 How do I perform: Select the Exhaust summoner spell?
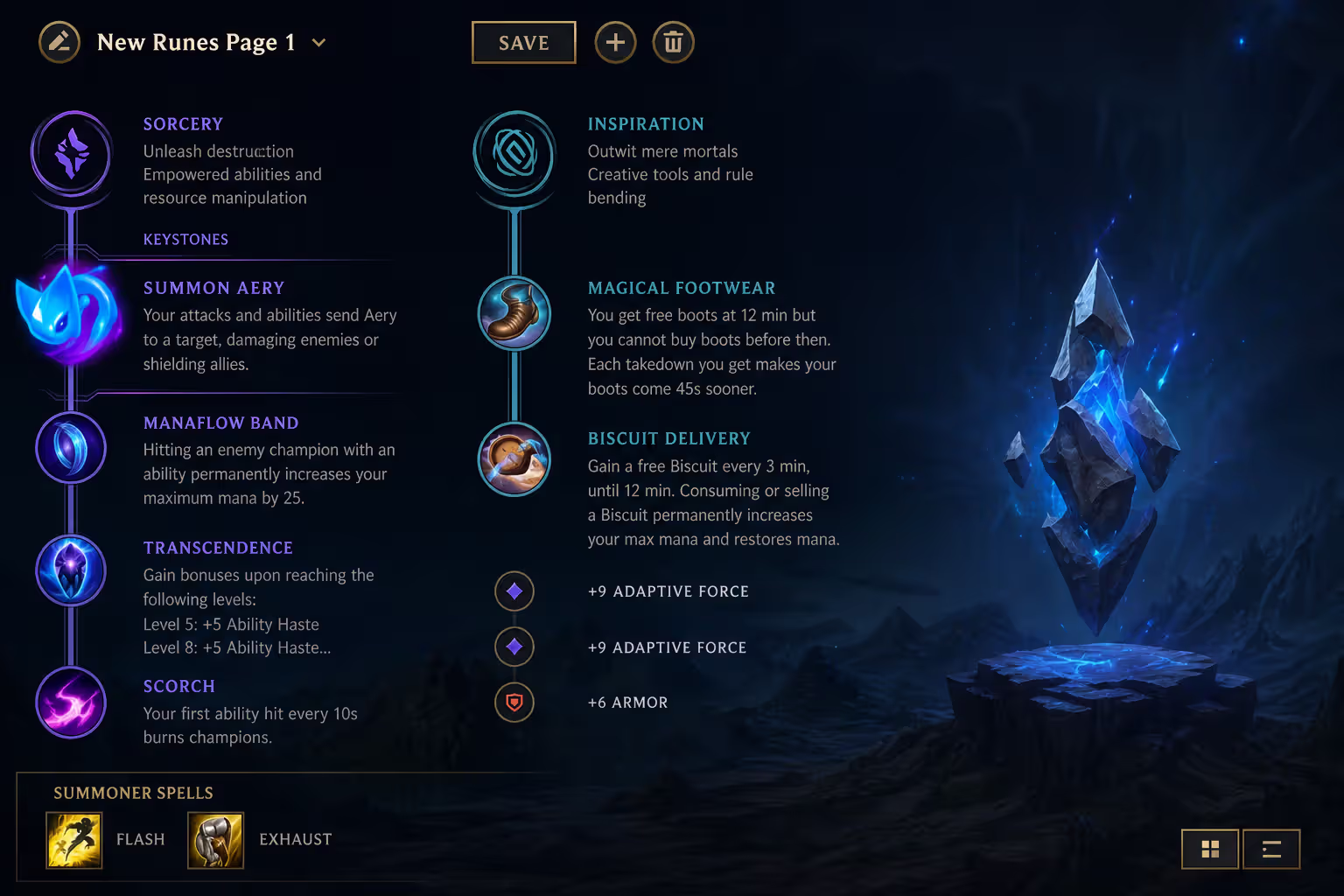[215, 840]
